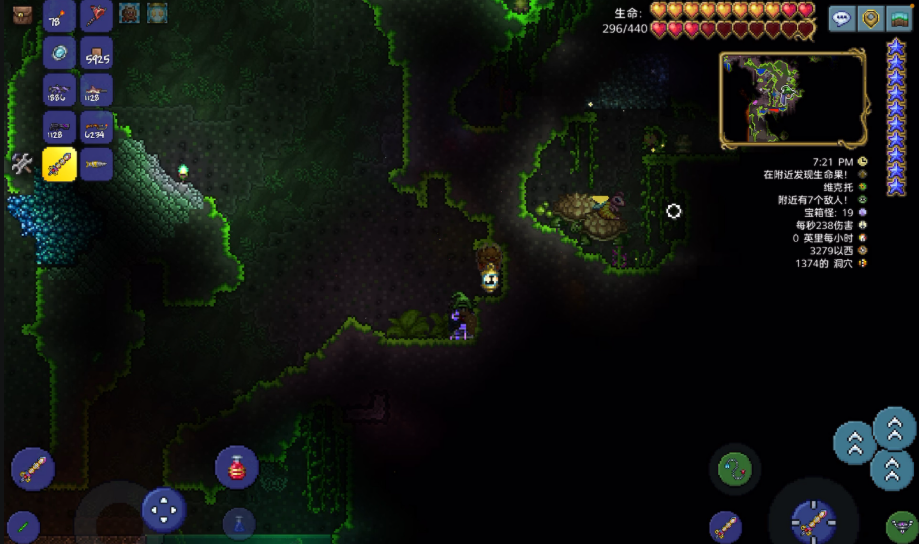Image resolution: width=919 pixels, height=544 pixels.
Task: Open the chat bubble button
Action: click(842, 19)
